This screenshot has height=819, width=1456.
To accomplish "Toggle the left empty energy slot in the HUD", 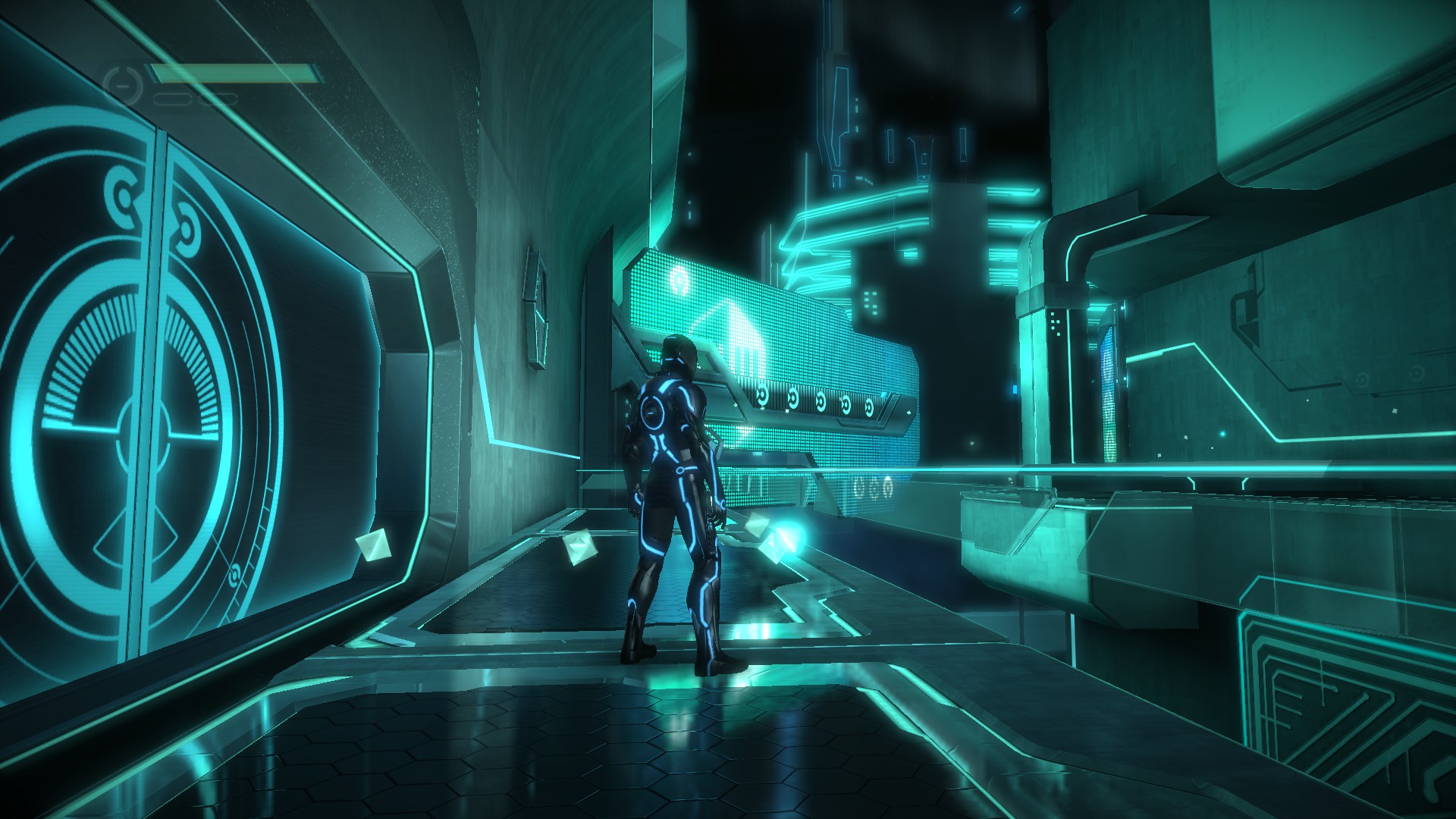I will pyautogui.click(x=172, y=97).
